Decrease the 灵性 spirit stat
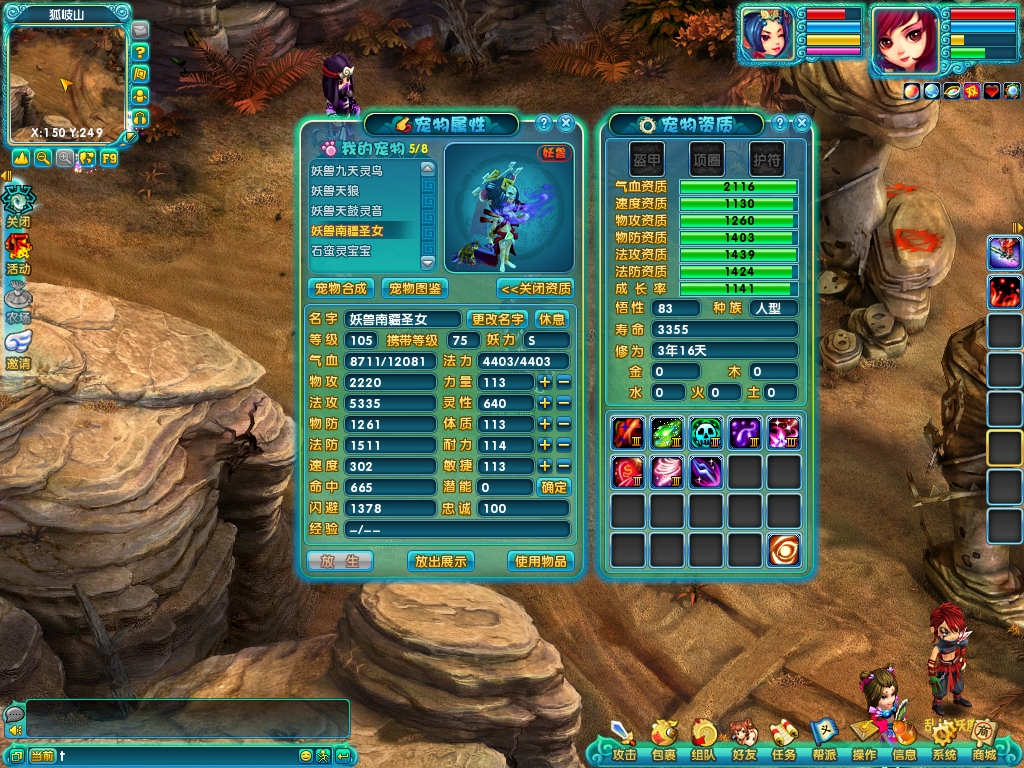 click(x=563, y=403)
